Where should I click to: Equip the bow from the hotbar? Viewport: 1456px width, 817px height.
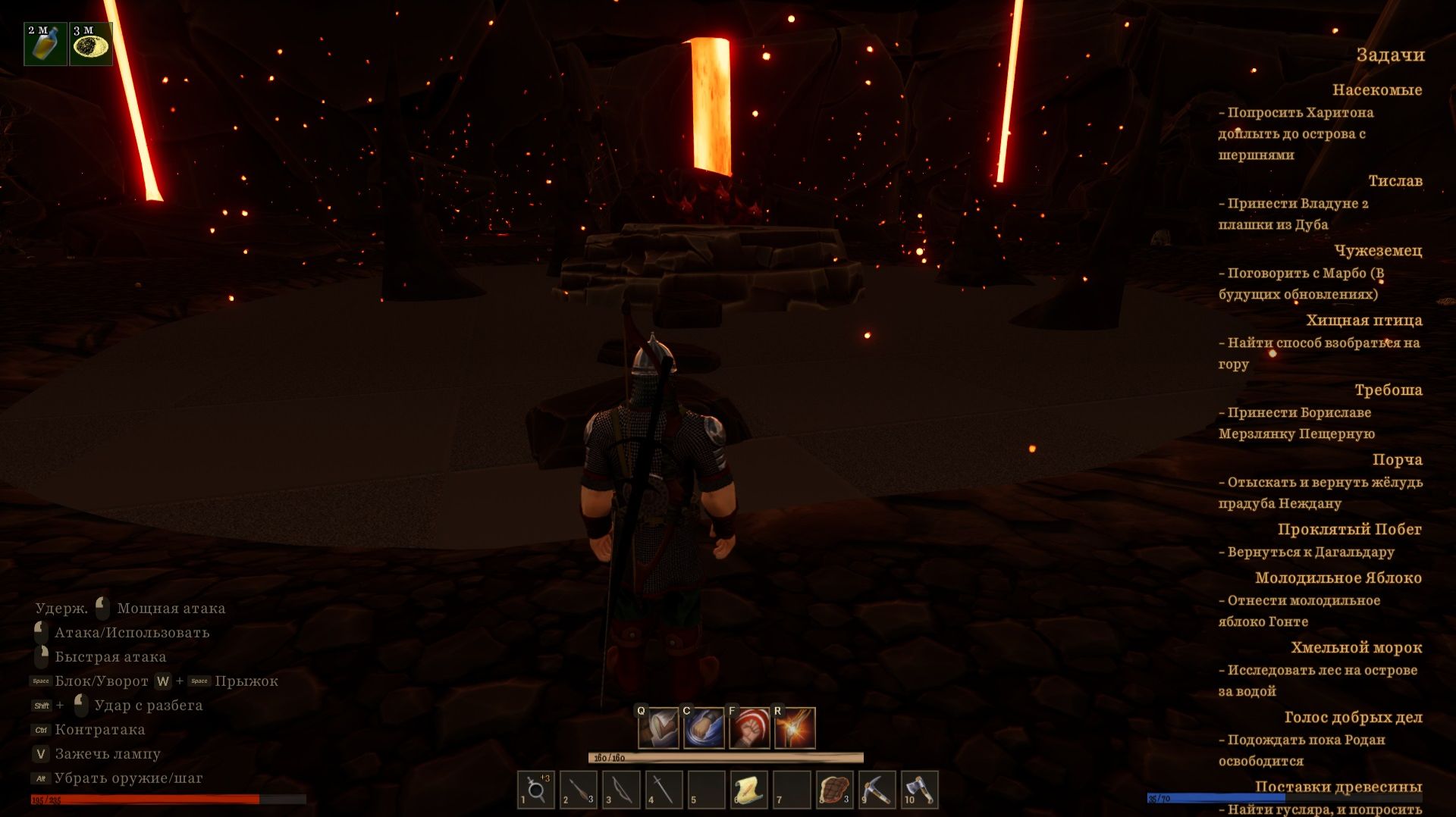(620, 790)
